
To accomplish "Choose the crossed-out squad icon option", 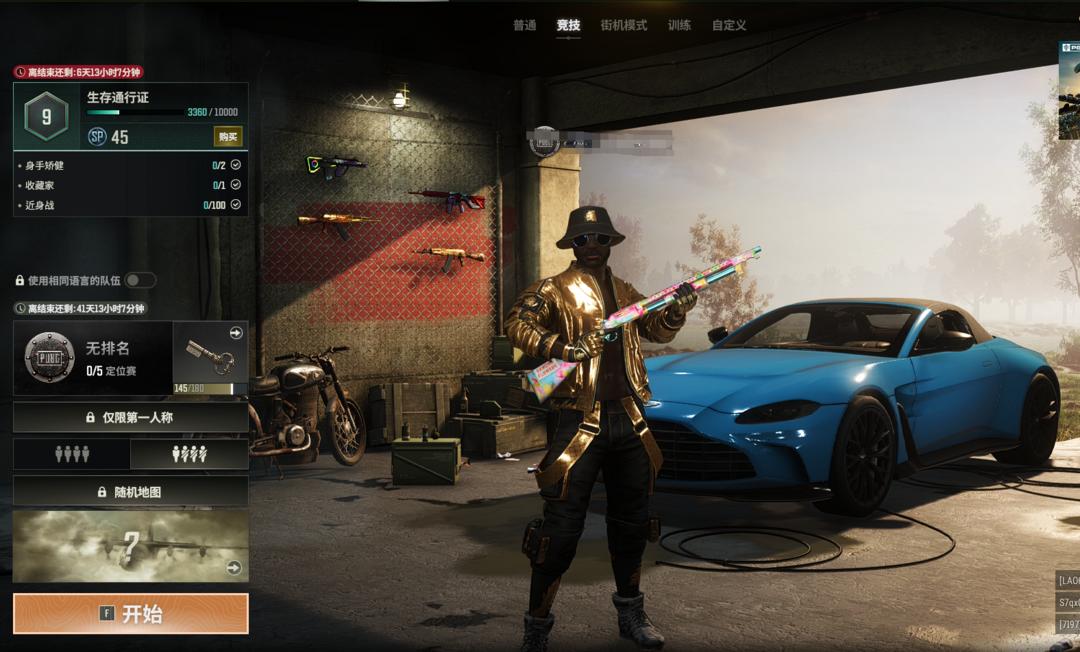I will click(189, 454).
